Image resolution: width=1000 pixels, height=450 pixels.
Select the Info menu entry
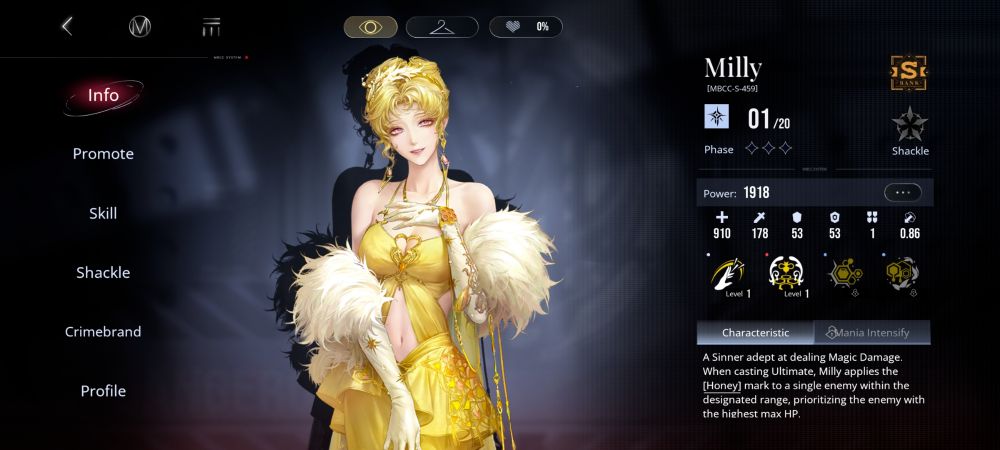[x=103, y=96]
